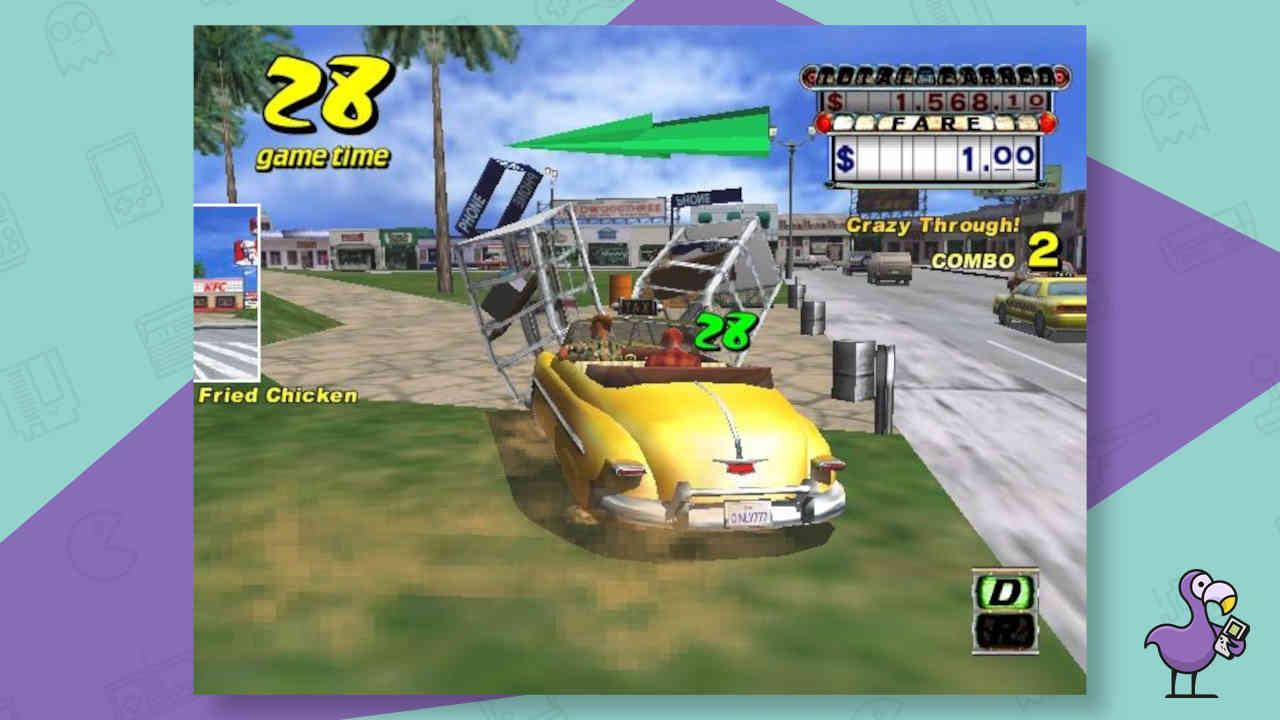Toggle the Crazy Through! notification

[932, 227]
